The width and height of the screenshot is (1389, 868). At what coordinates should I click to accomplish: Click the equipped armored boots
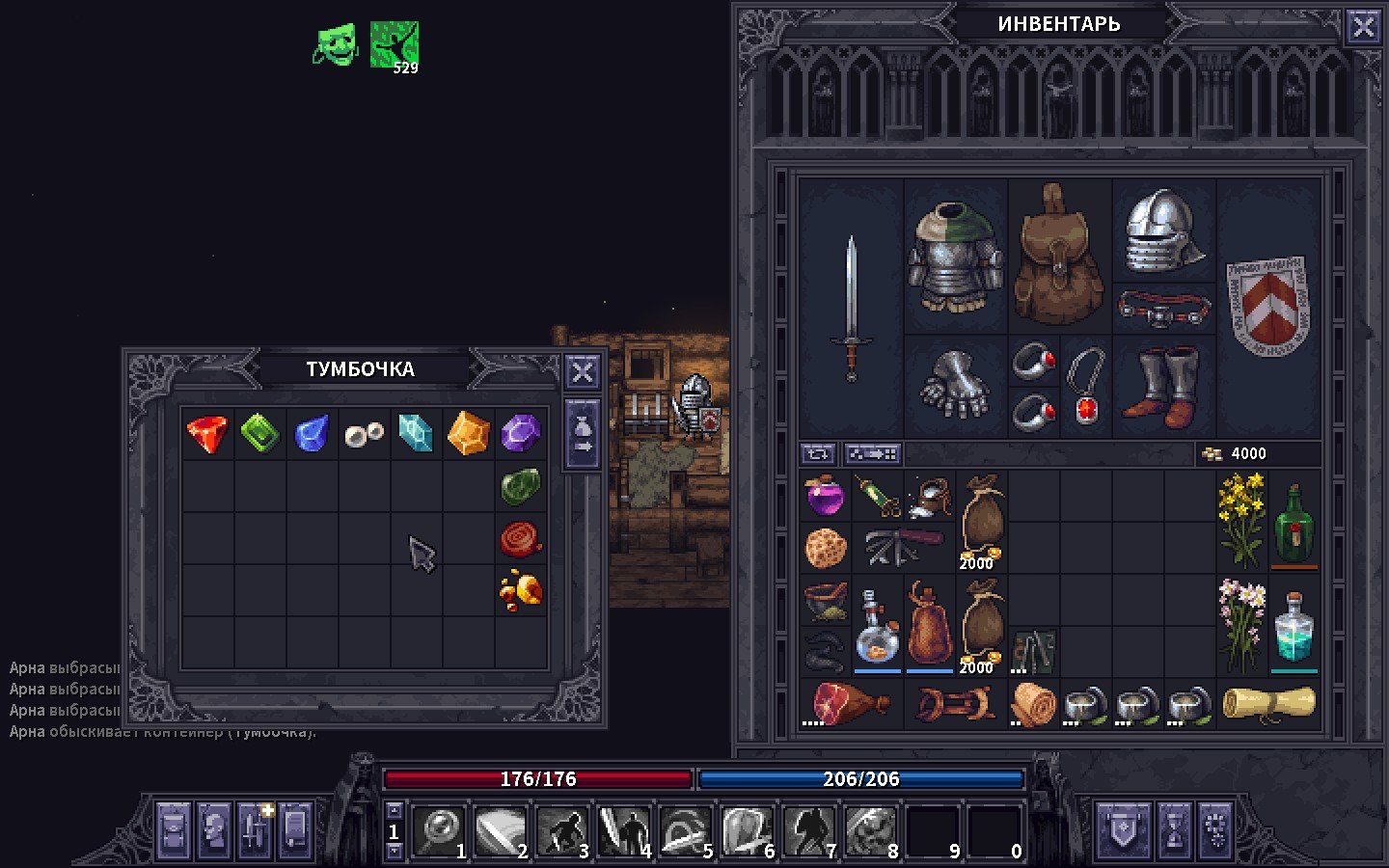tap(1164, 386)
